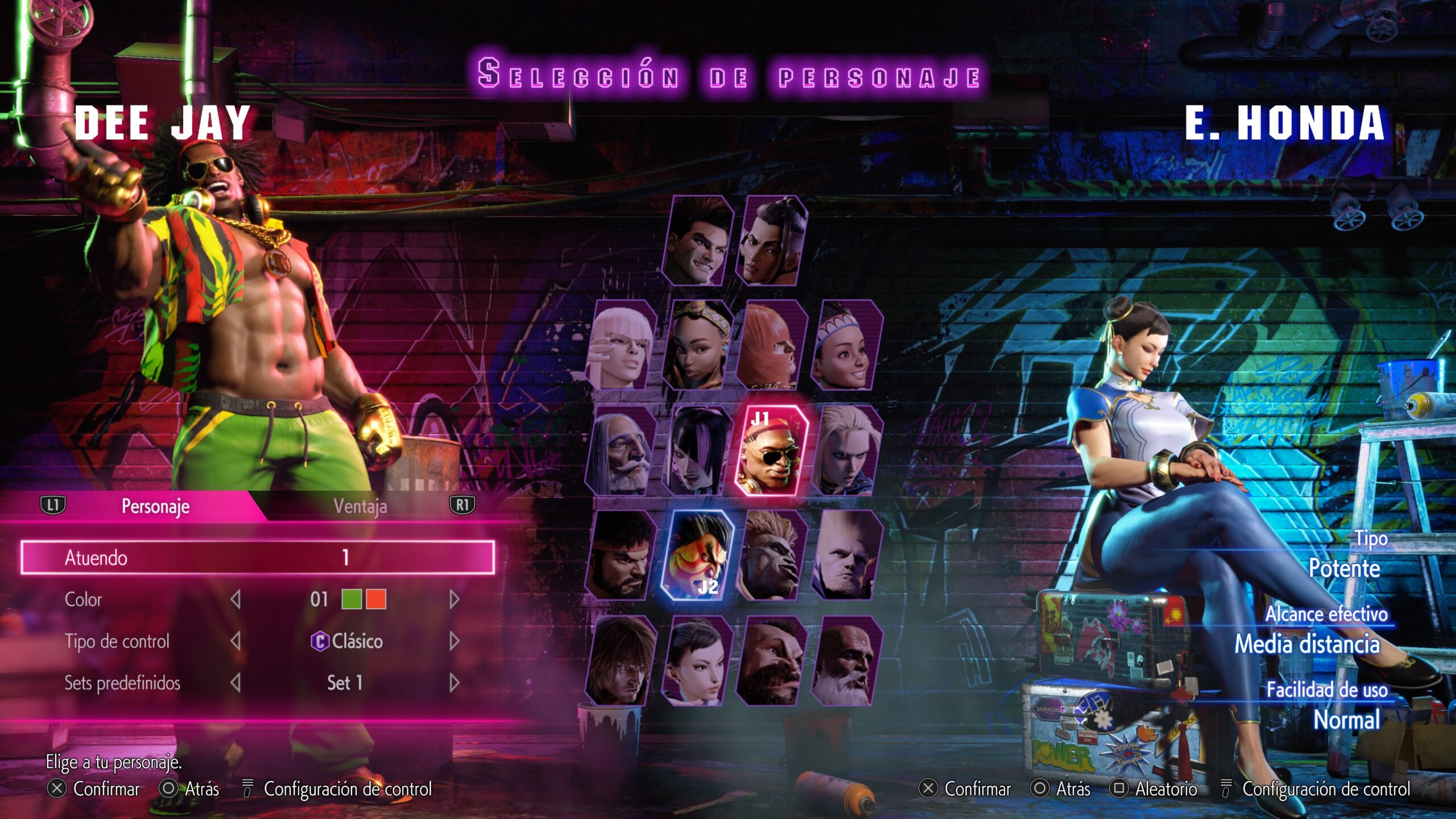Screen dimensions: 1456x819
Task: Advance Sets predefinidos to next set
Action: point(454,682)
